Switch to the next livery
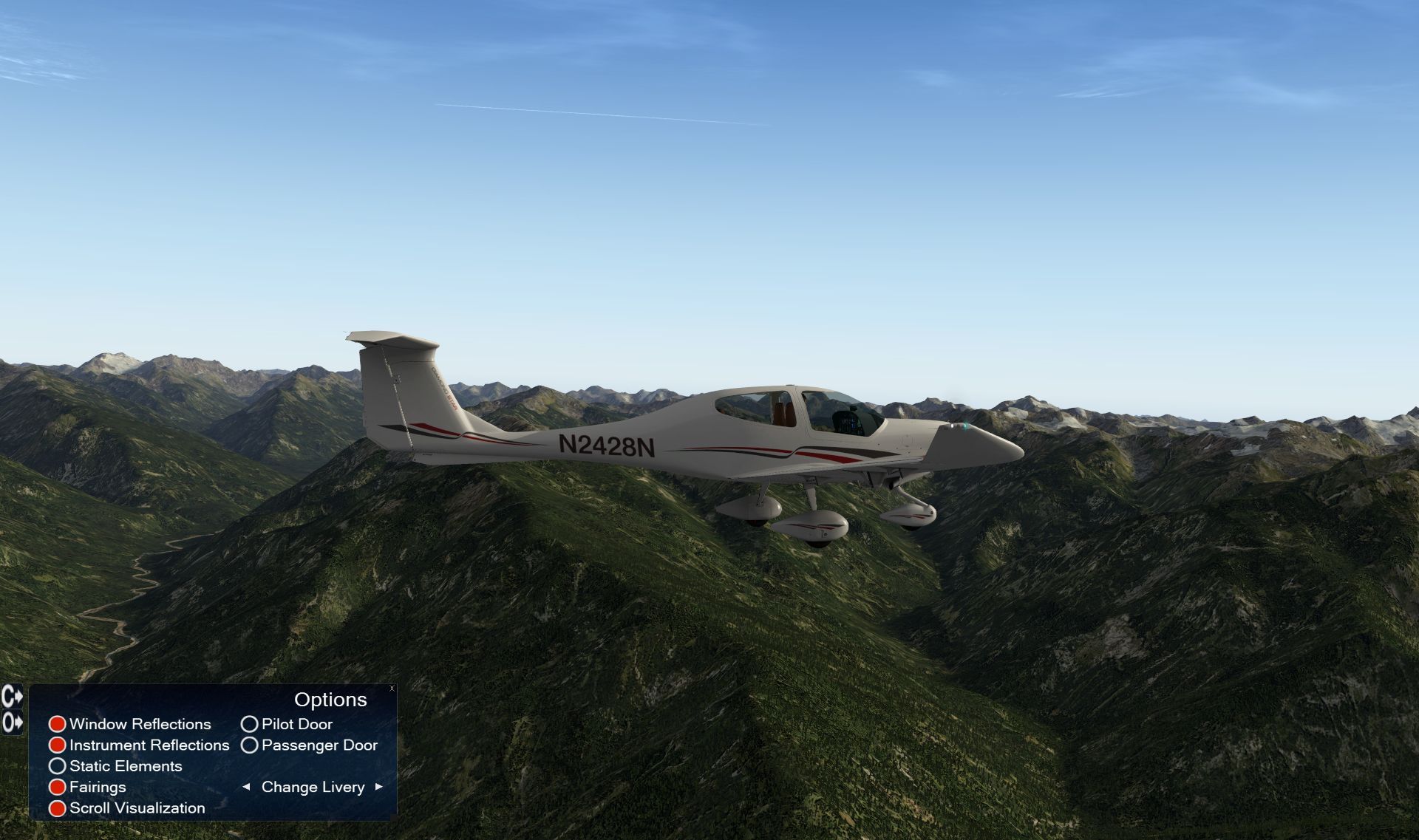 (x=379, y=787)
